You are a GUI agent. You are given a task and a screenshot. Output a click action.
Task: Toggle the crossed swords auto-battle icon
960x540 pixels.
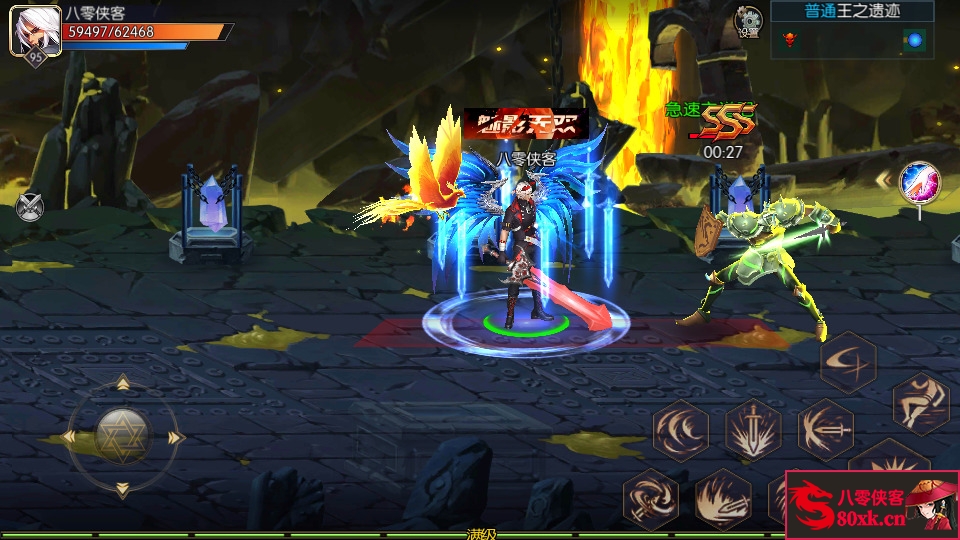point(30,207)
